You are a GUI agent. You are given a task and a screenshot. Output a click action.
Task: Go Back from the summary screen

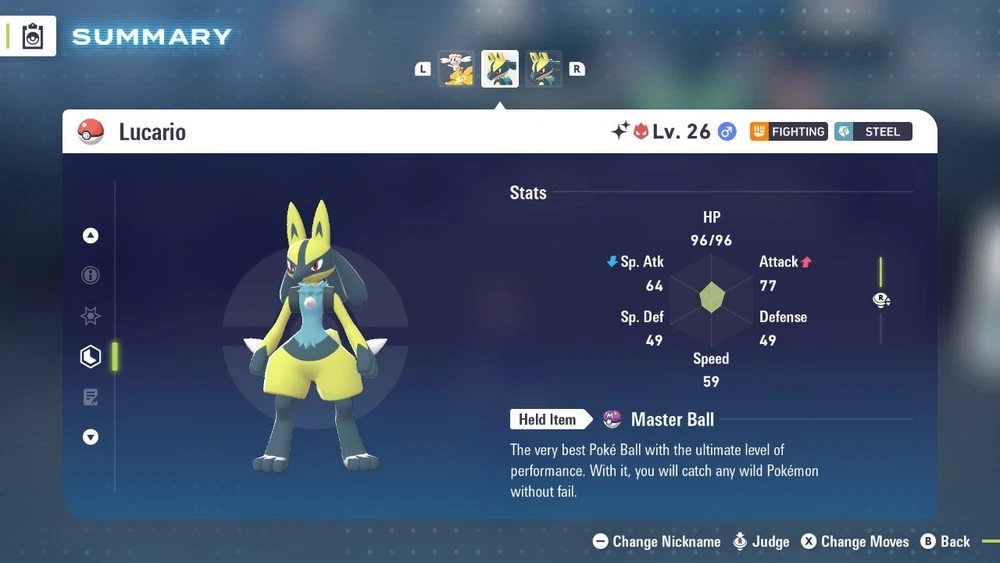tap(945, 541)
